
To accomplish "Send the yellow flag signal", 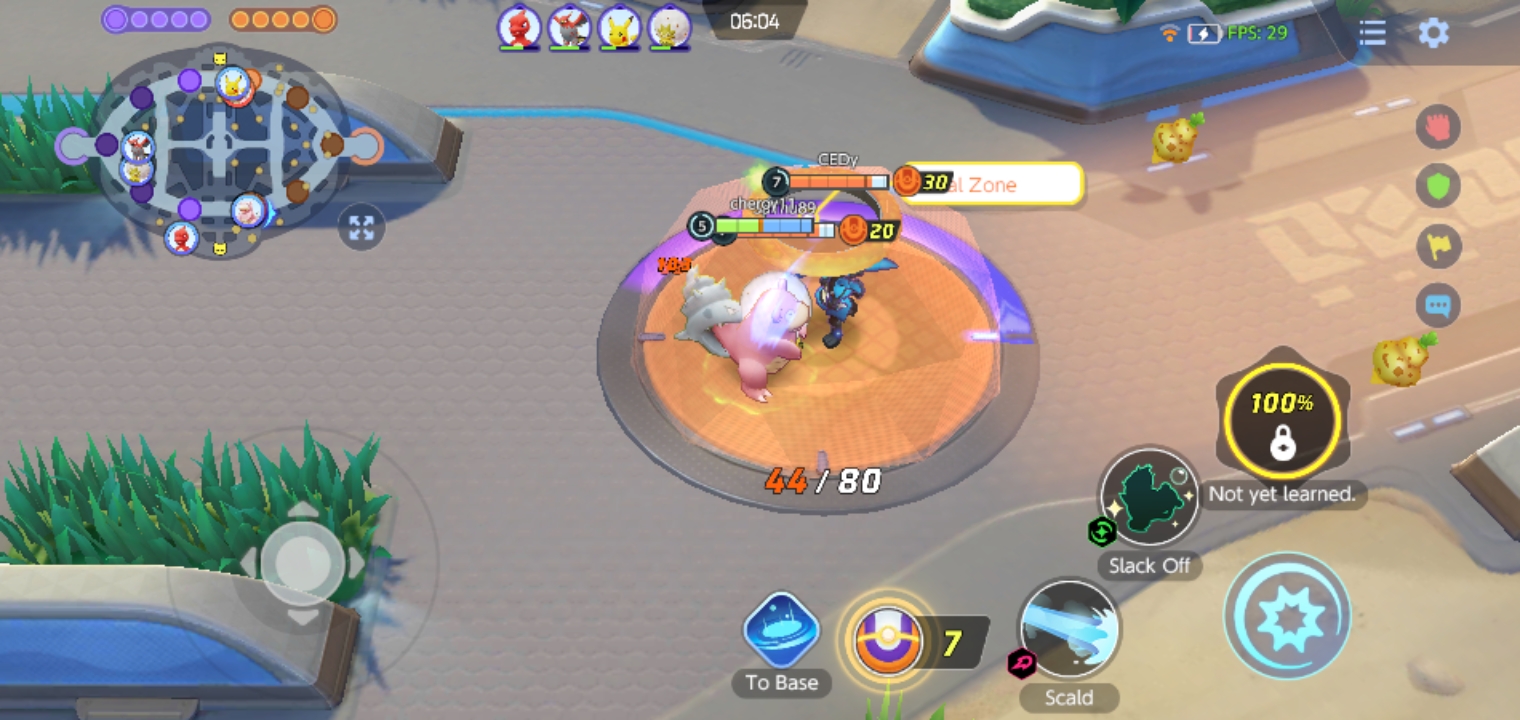I will [x=1438, y=246].
